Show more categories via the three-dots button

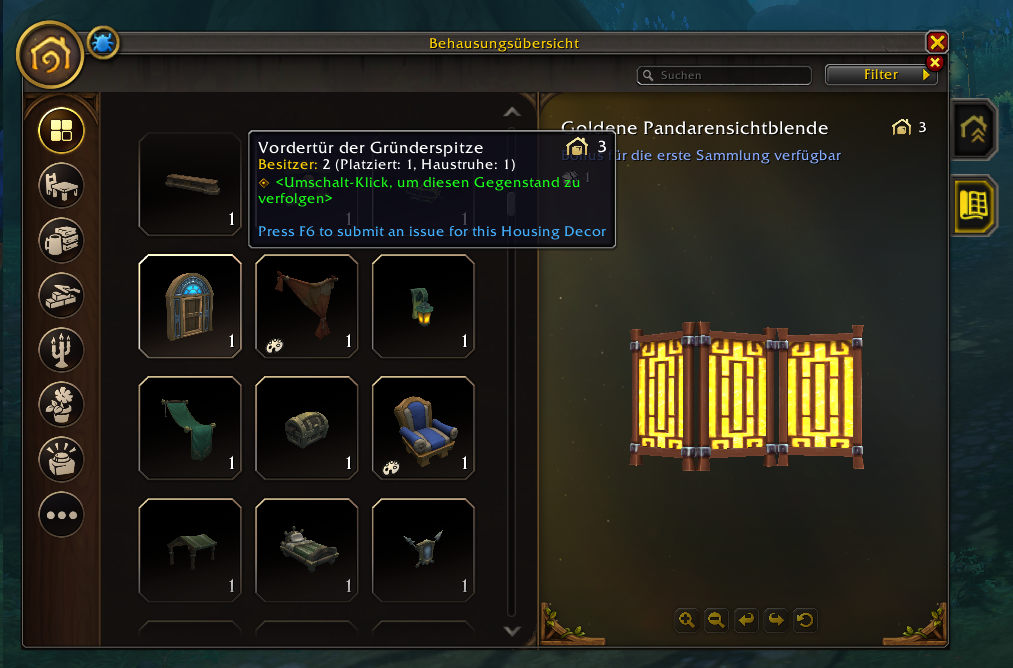coord(61,515)
